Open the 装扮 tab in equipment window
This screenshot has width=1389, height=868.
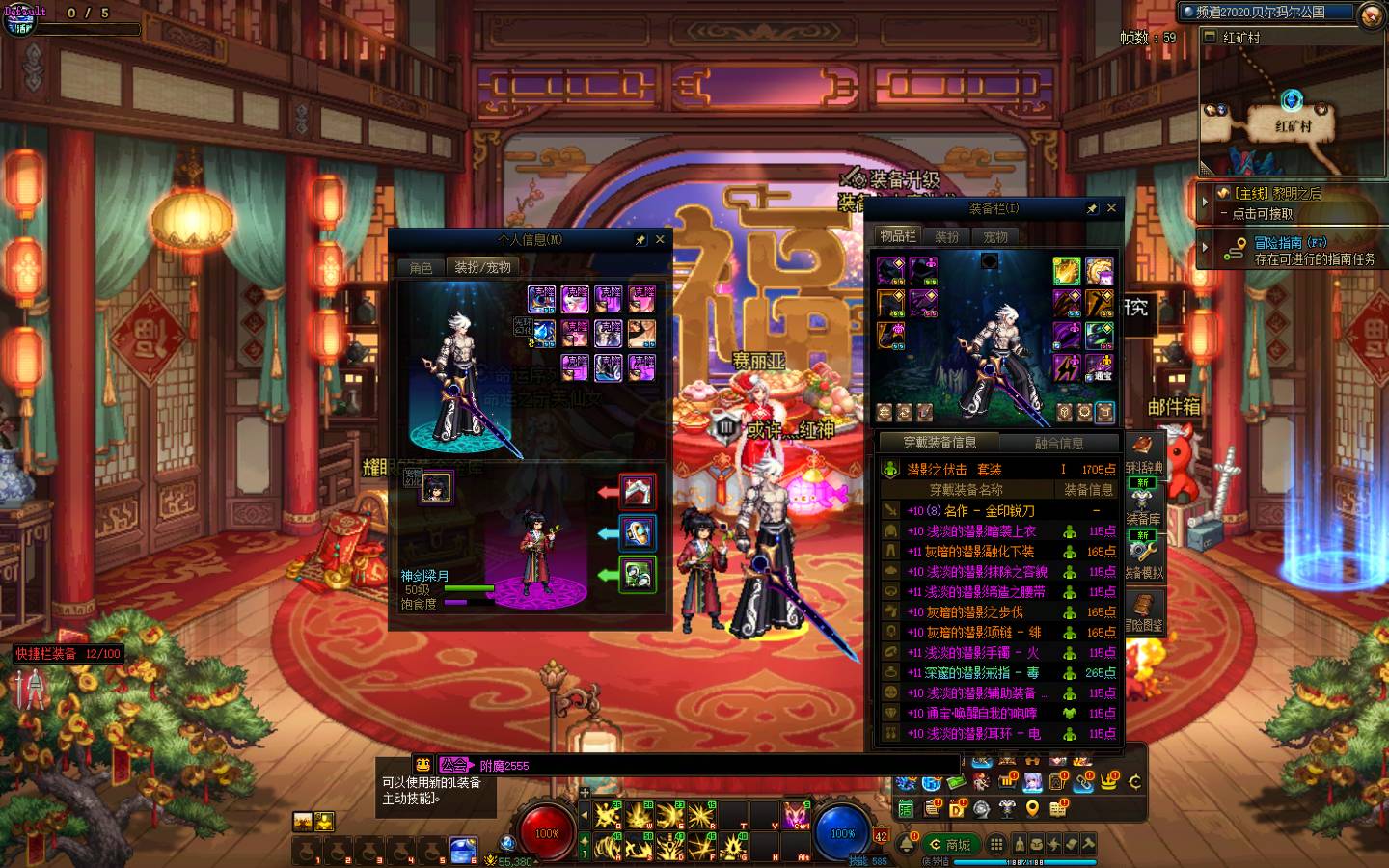(x=947, y=236)
